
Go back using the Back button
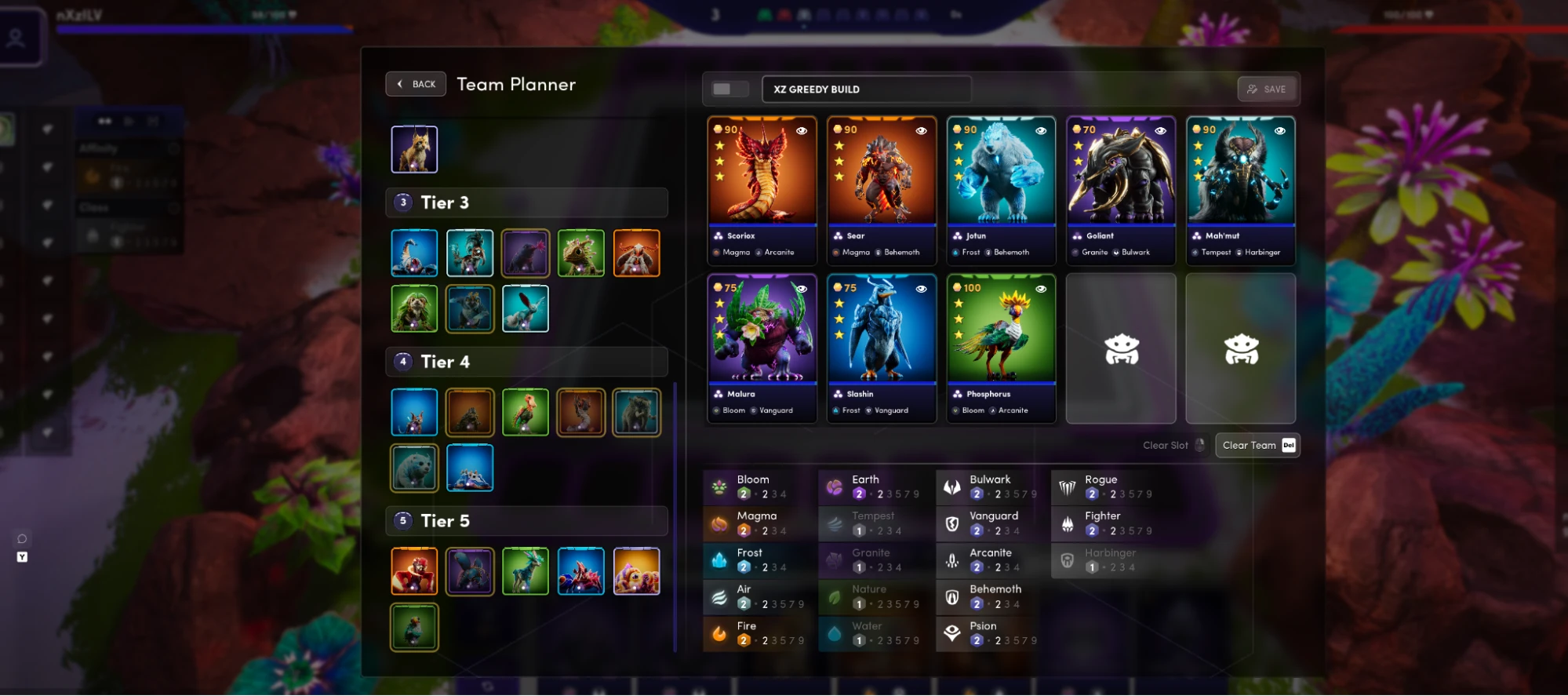pos(416,84)
